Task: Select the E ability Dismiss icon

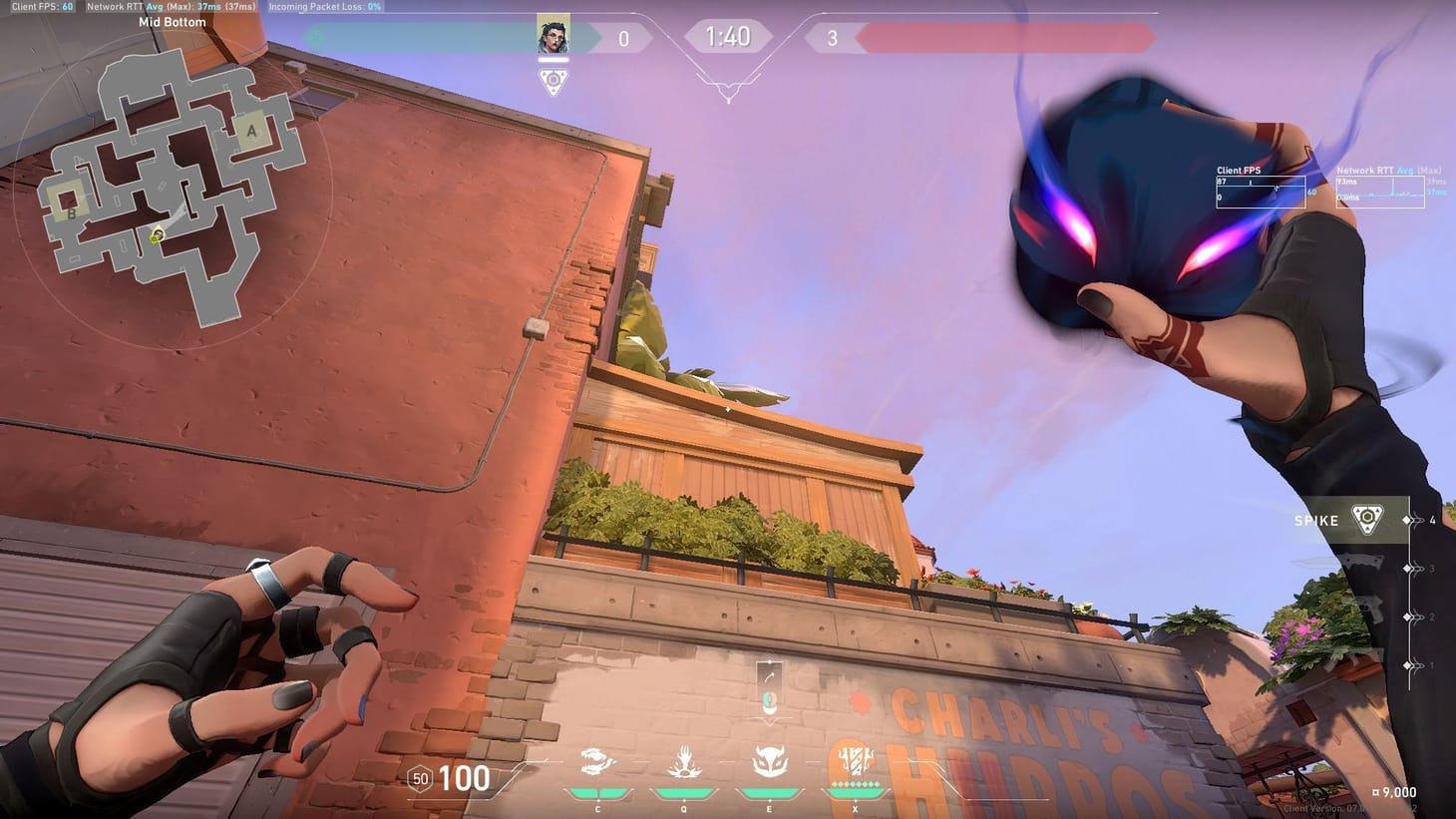Action: pyautogui.click(x=768, y=762)
